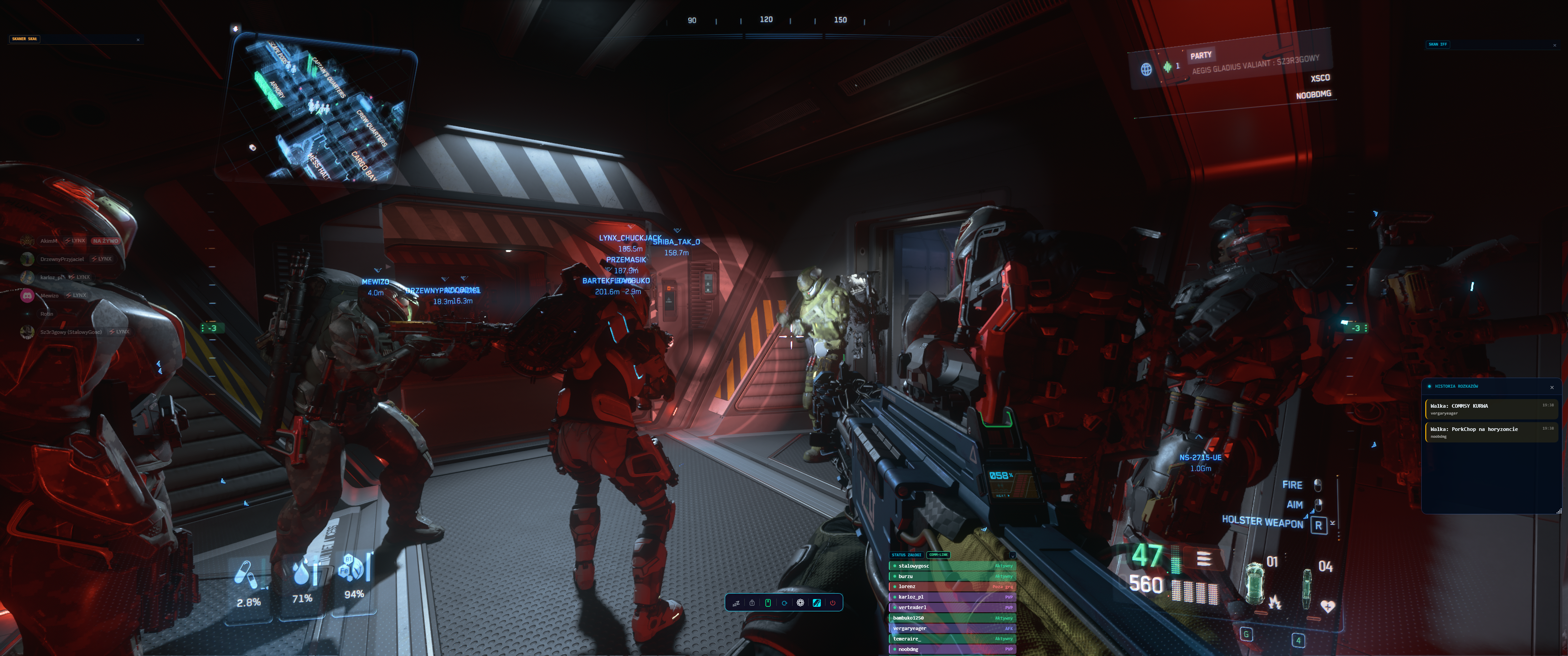
Task: Select AkimM in the Discord voice overlay
Action: point(49,241)
